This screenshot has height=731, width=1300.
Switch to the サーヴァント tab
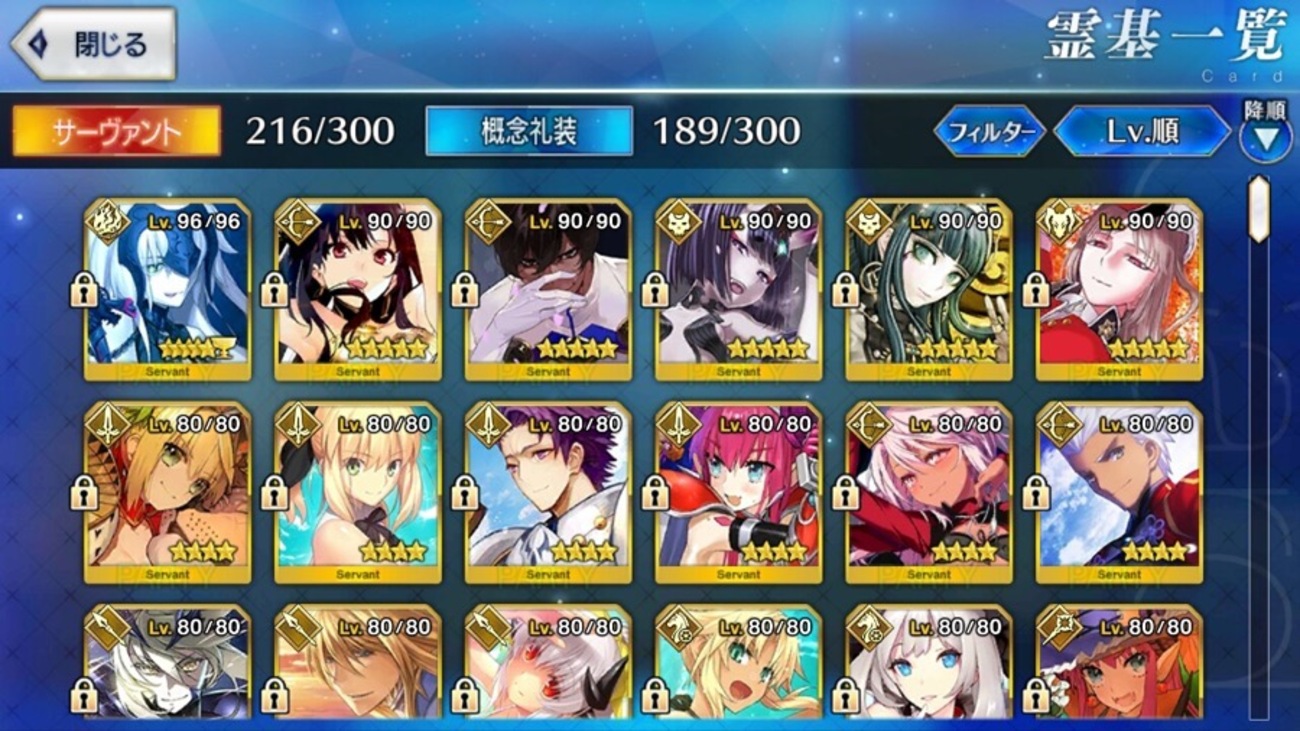pyautogui.click(x=116, y=131)
